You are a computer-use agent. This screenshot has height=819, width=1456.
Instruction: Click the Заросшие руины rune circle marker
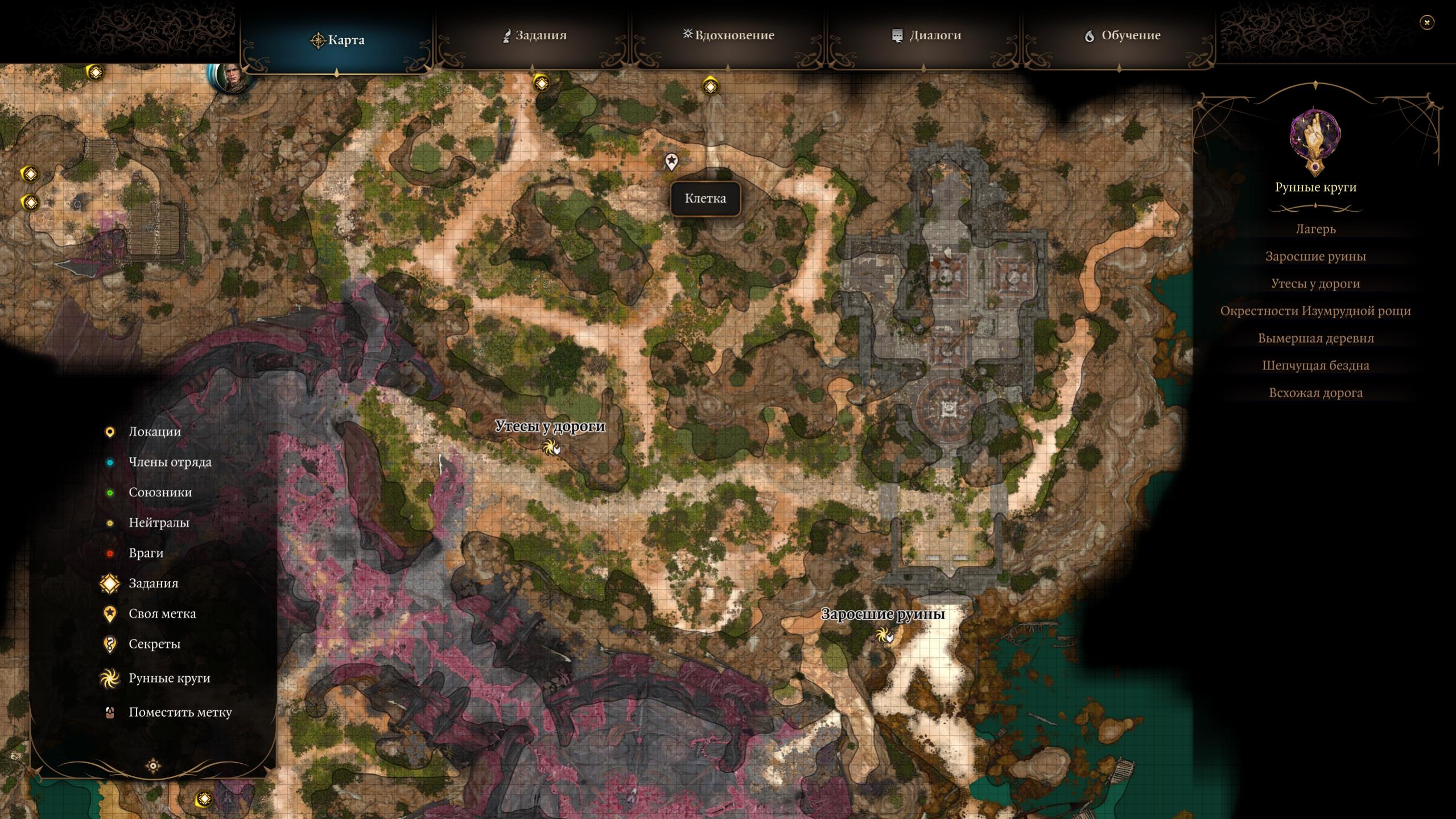883,634
